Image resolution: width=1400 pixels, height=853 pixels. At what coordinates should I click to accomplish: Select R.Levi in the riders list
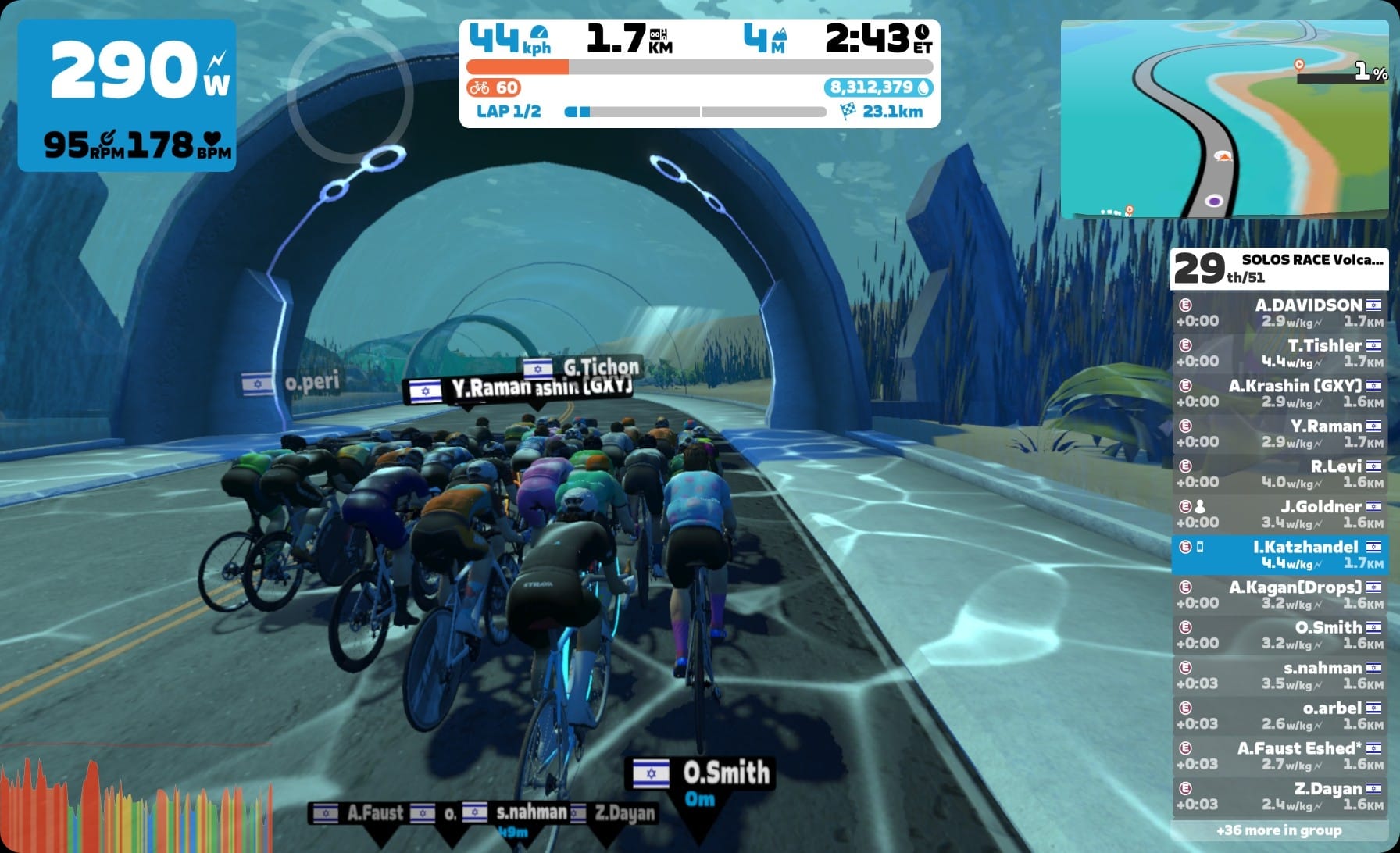[x=1279, y=473]
